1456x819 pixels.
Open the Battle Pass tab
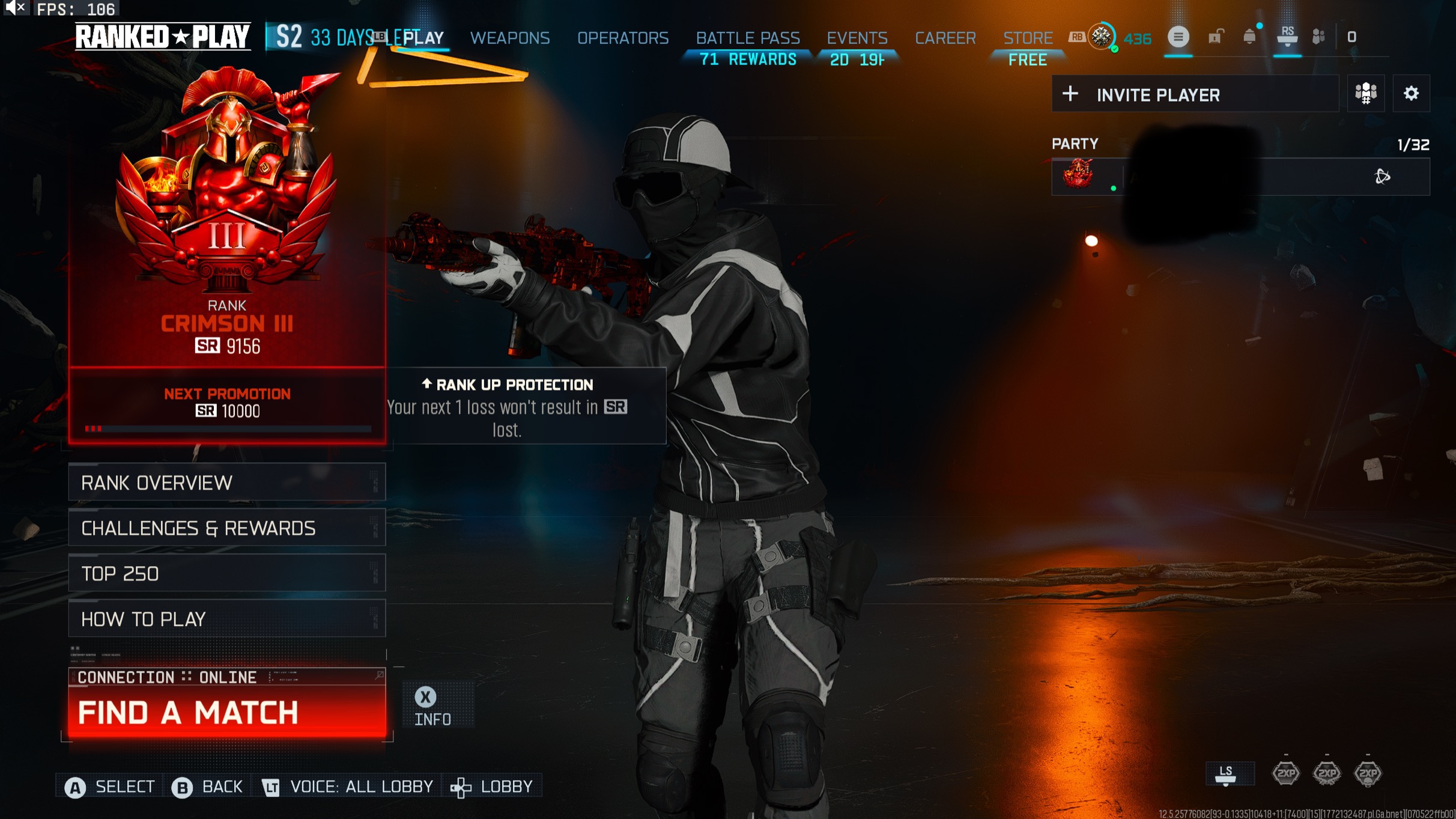click(747, 38)
